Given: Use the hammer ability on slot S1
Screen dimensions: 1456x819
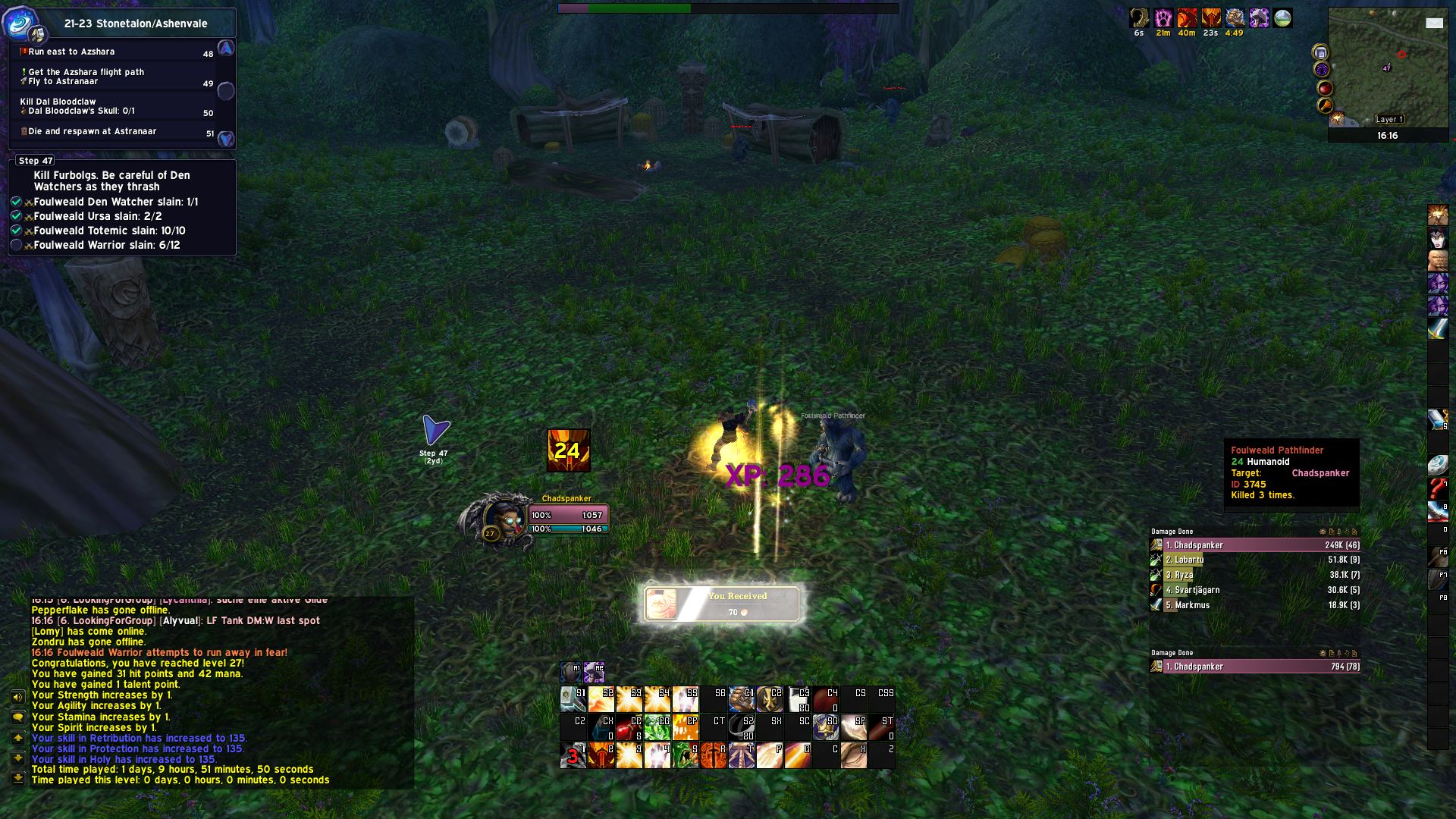Looking at the screenshot, I should [x=573, y=699].
